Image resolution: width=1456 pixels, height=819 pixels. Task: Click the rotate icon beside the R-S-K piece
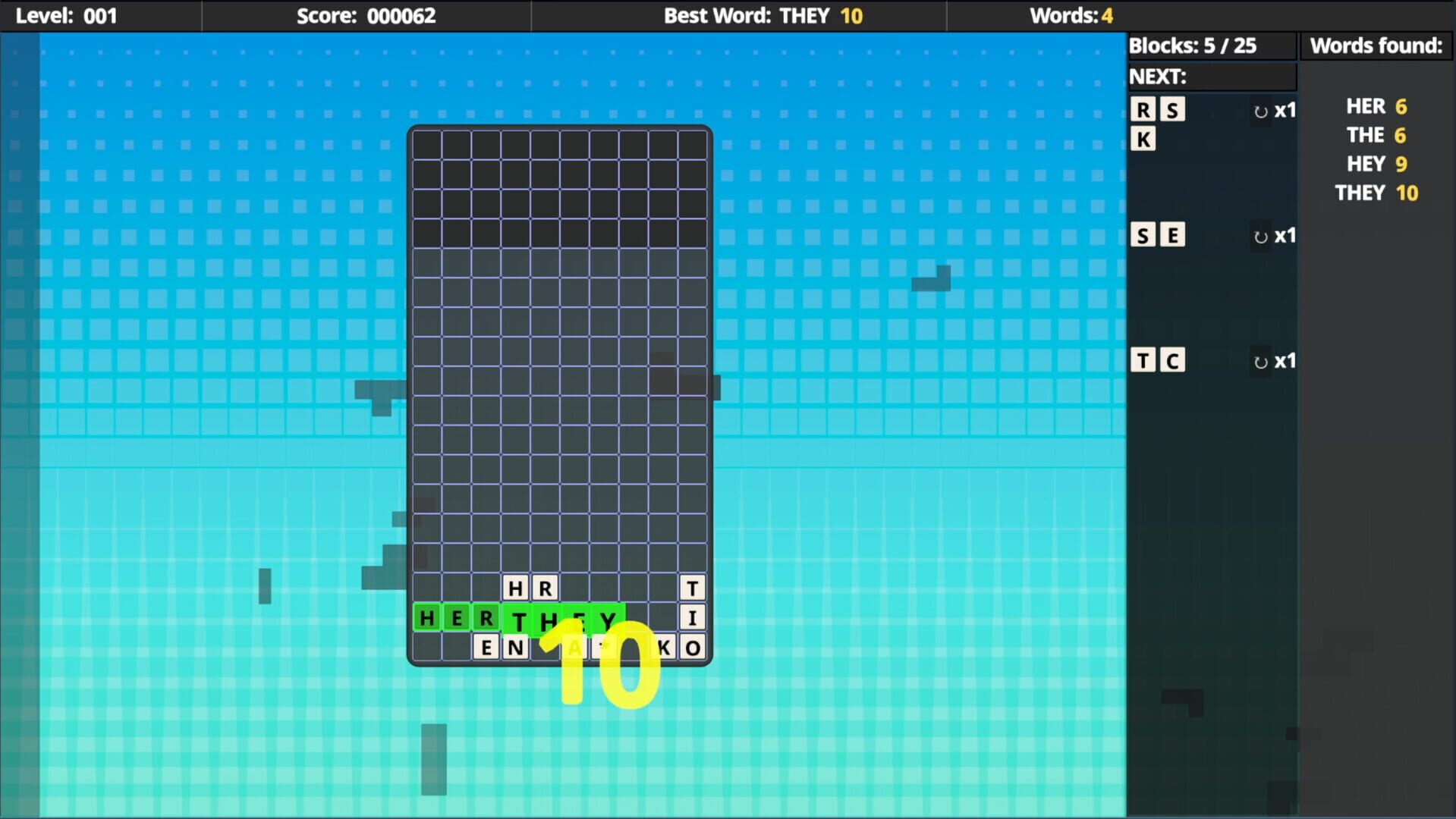pyautogui.click(x=1260, y=111)
